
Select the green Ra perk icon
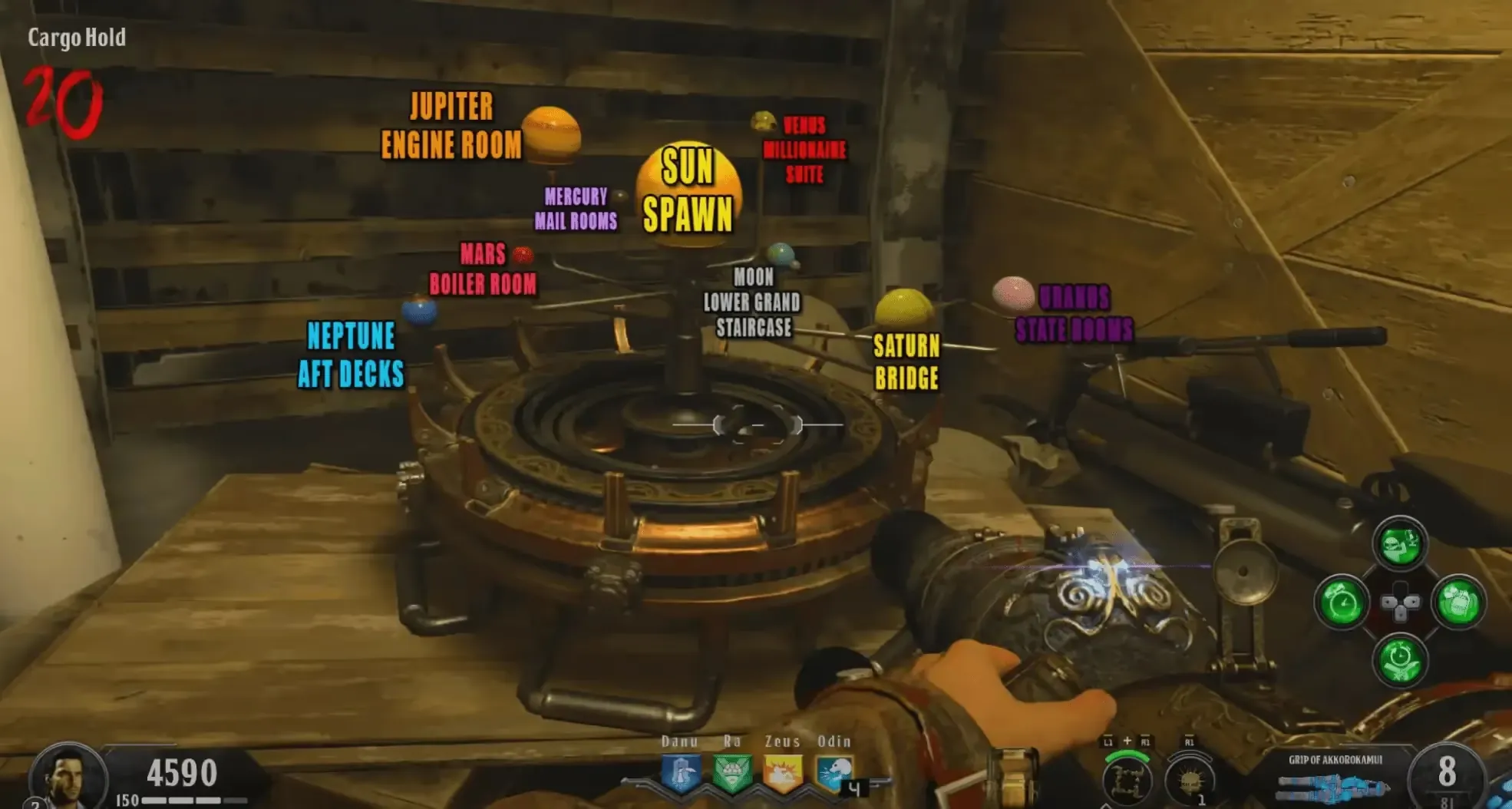pyautogui.click(x=731, y=774)
